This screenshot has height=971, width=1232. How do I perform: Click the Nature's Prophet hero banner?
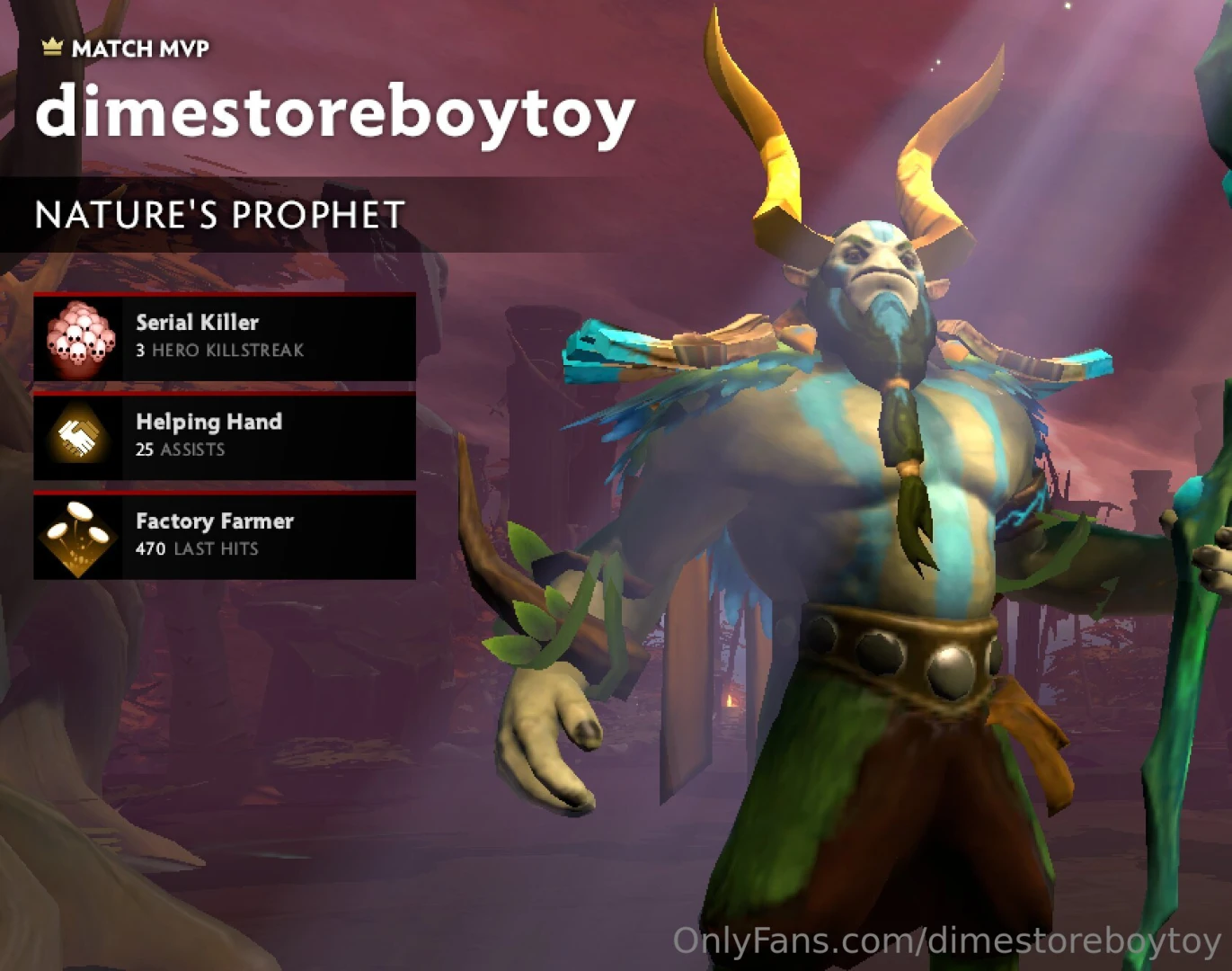(220, 215)
